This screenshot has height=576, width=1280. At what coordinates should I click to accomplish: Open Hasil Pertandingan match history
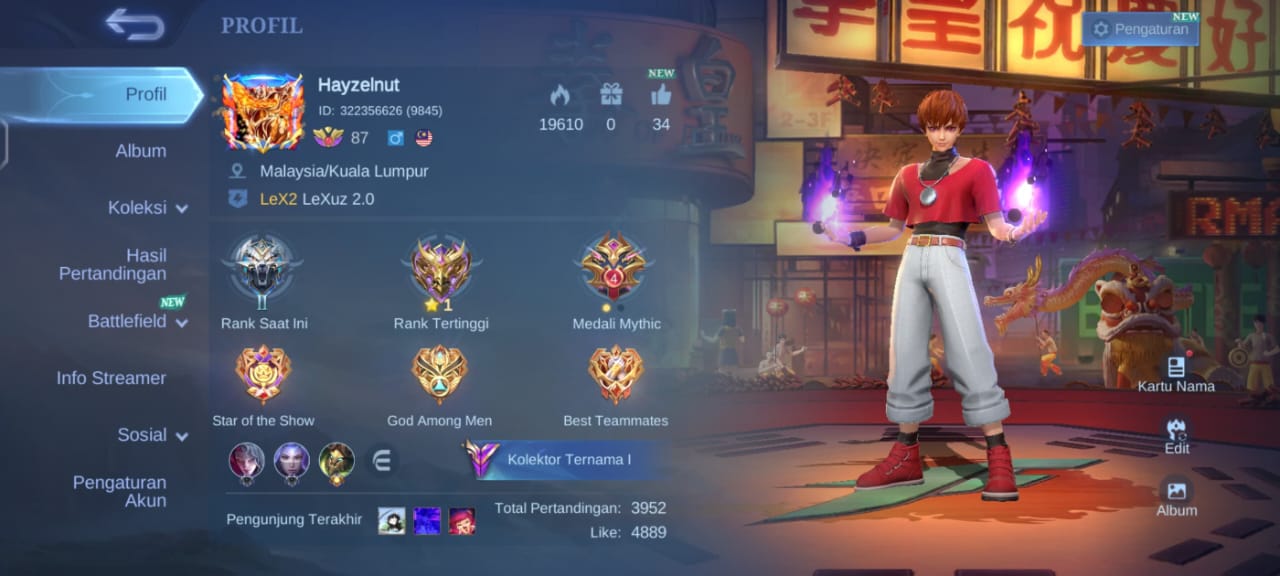pos(113,264)
